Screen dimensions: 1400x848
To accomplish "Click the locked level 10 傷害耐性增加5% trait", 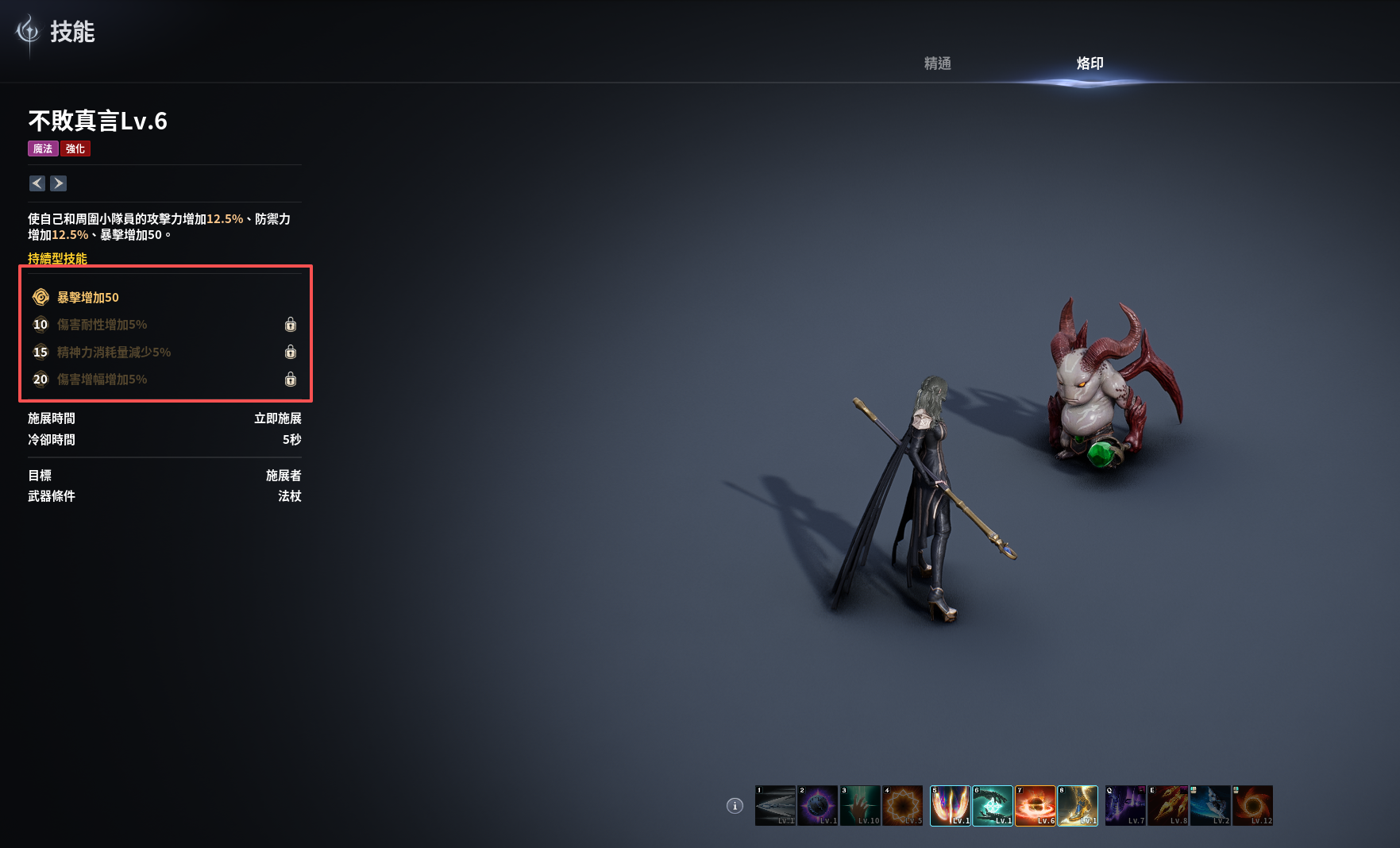I will tap(102, 325).
